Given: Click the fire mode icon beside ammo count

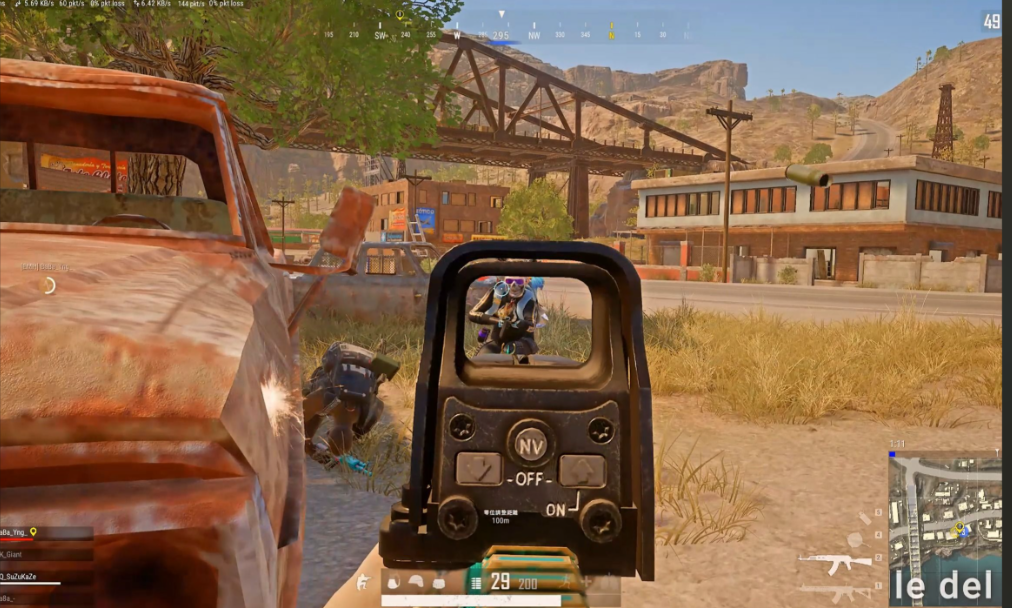Looking at the screenshot, I should click(476, 582).
